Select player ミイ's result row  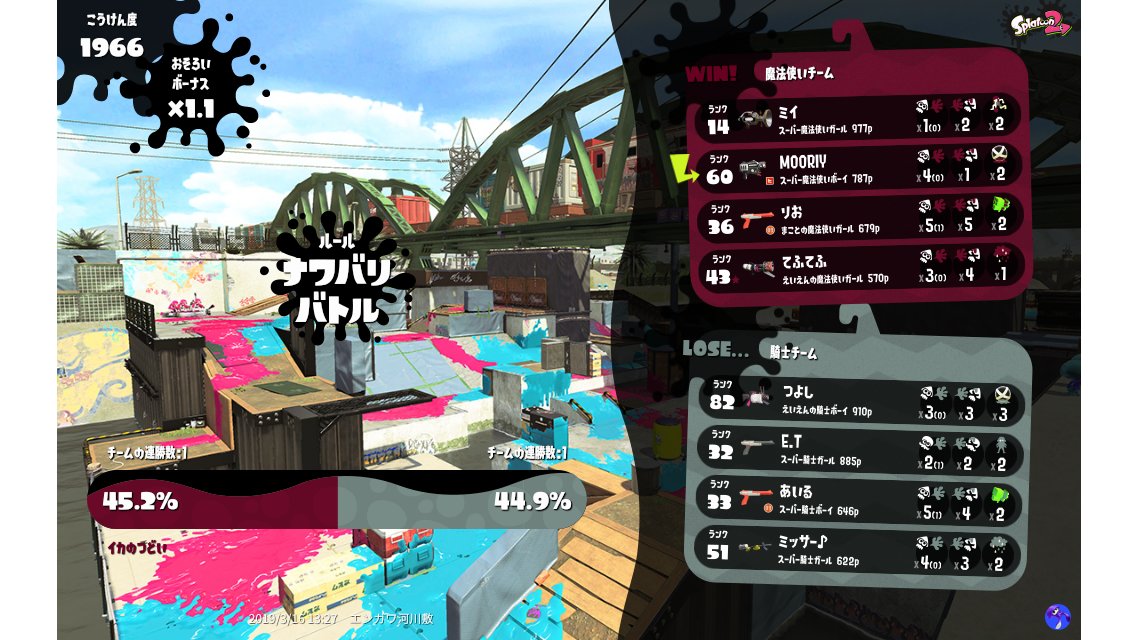point(860,118)
